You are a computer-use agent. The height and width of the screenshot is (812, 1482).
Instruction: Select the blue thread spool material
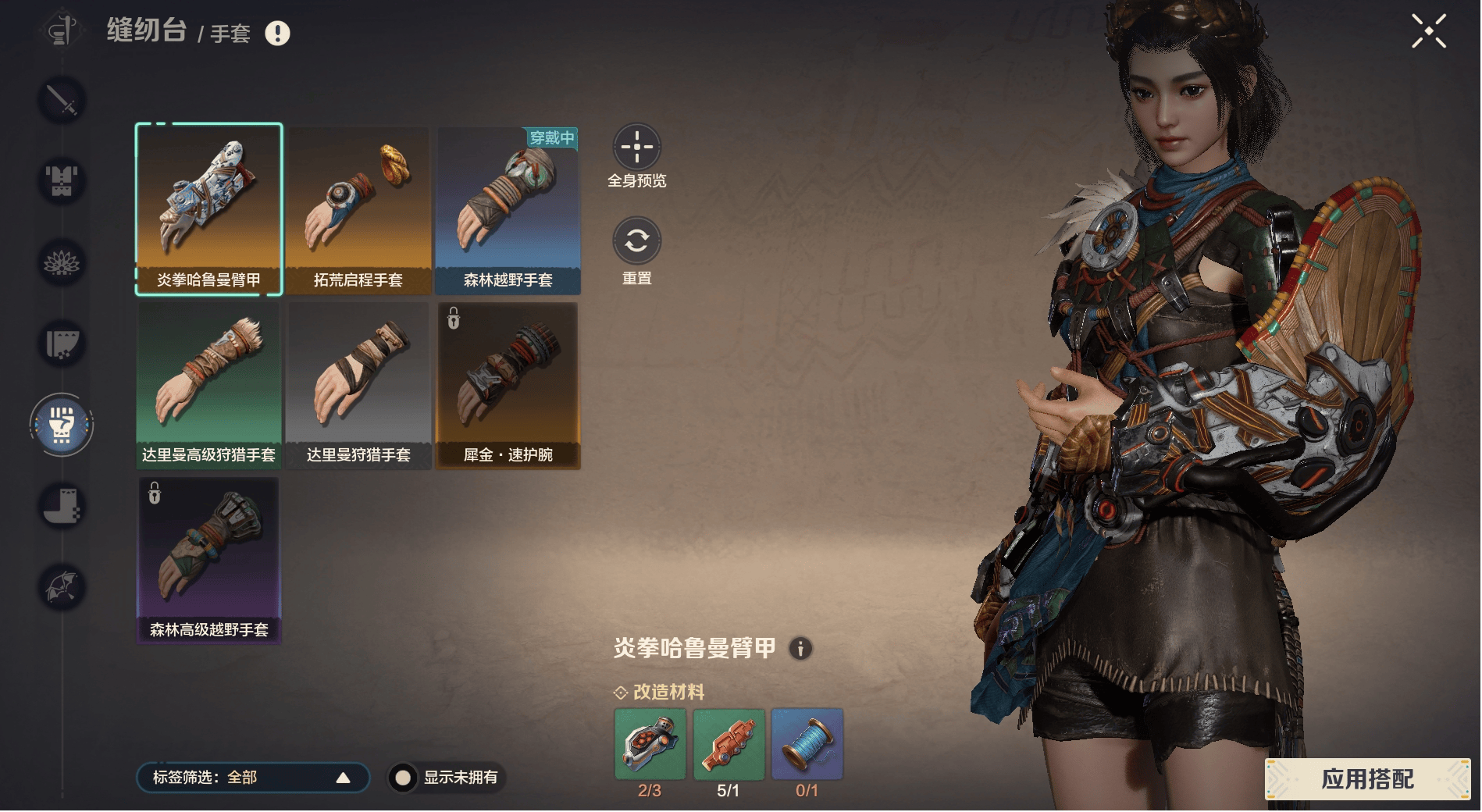coord(807,743)
